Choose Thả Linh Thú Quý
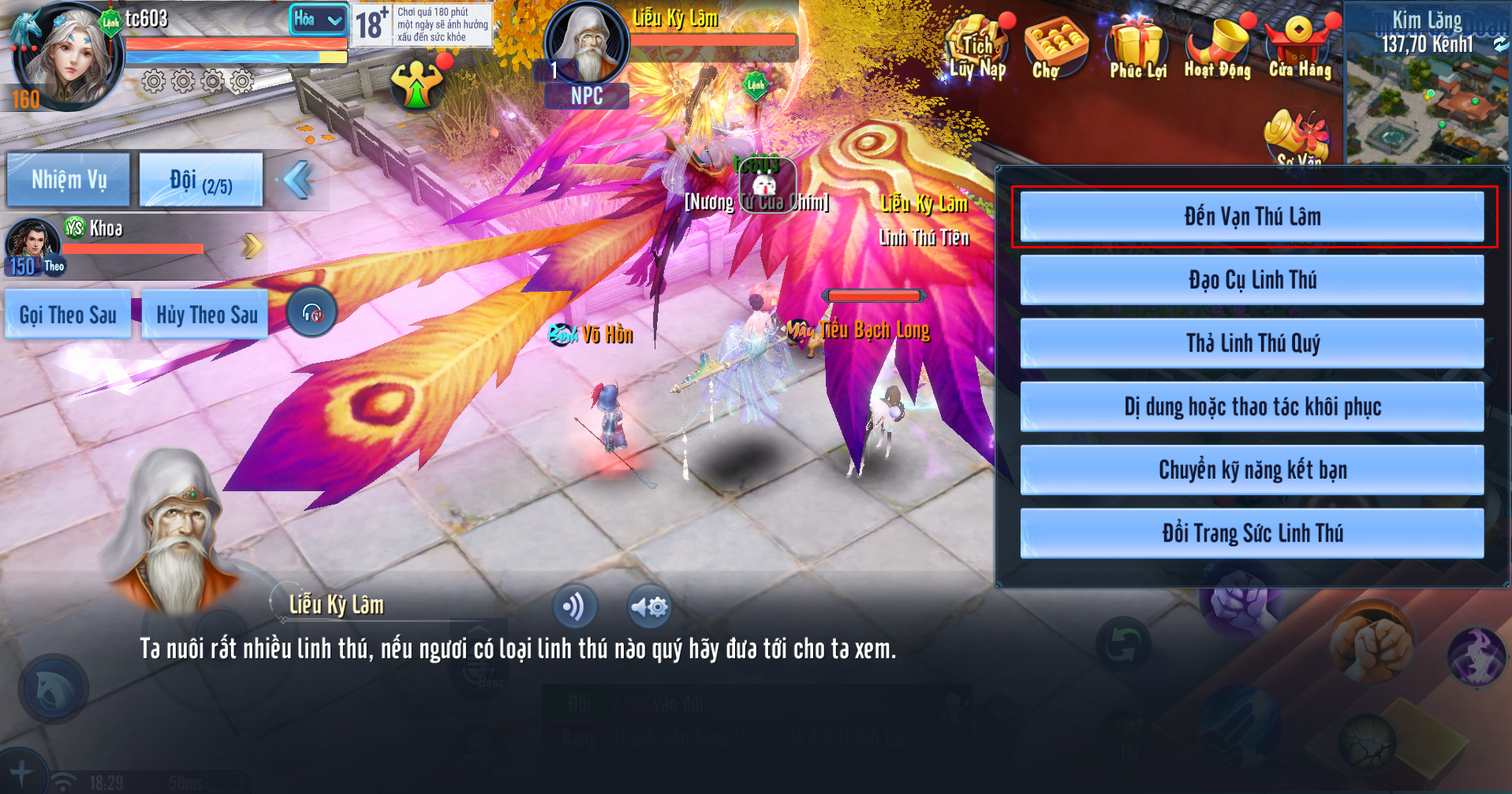This screenshot has height=794, width=1512. pos(1252,343)
